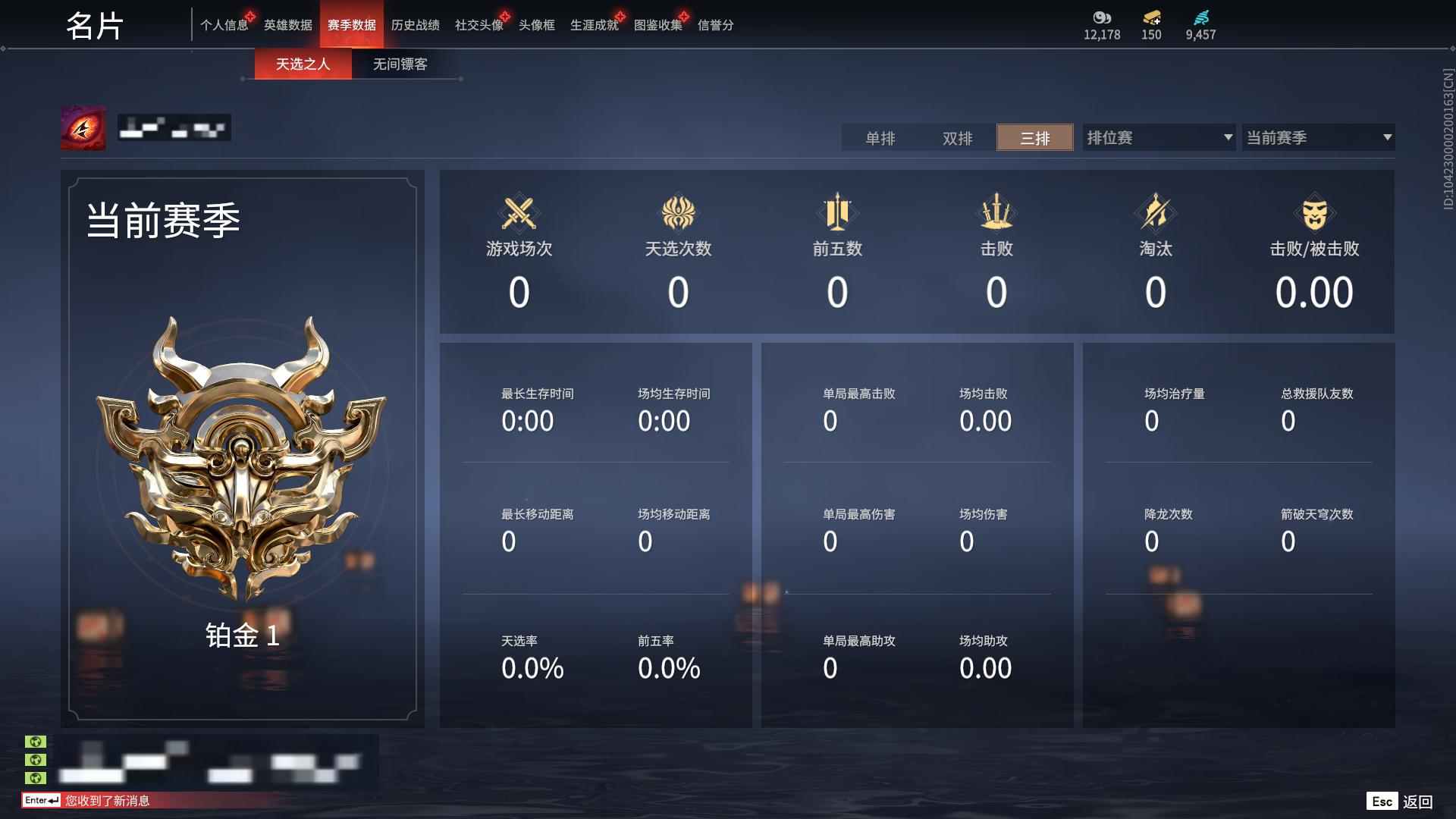The height and width of the screenshot is (819, 1456).
Task: Expand the 排位赛 selector arrow
Action: [x=1228, y=138]
